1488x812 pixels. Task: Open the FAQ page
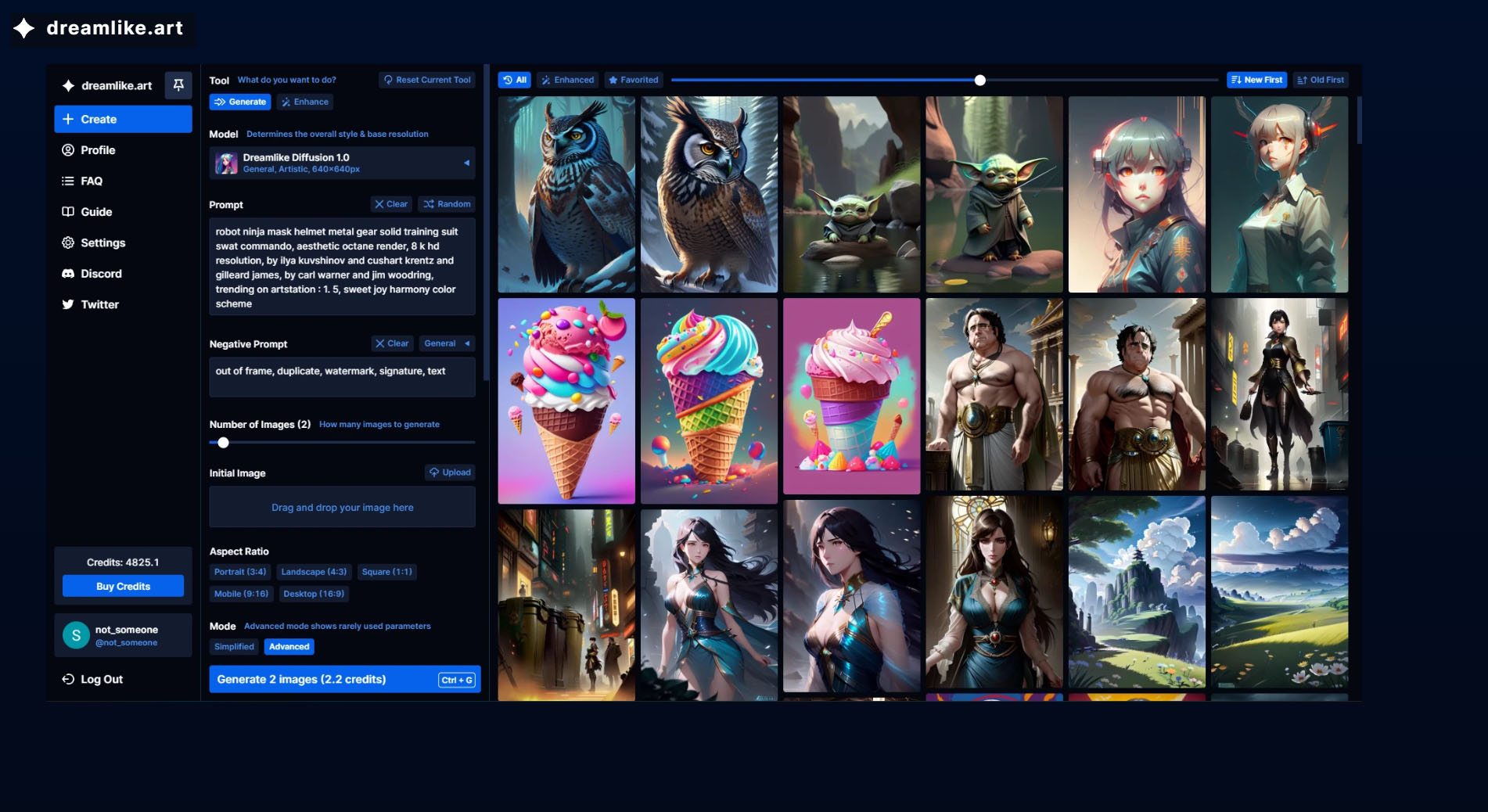[92, 181]
